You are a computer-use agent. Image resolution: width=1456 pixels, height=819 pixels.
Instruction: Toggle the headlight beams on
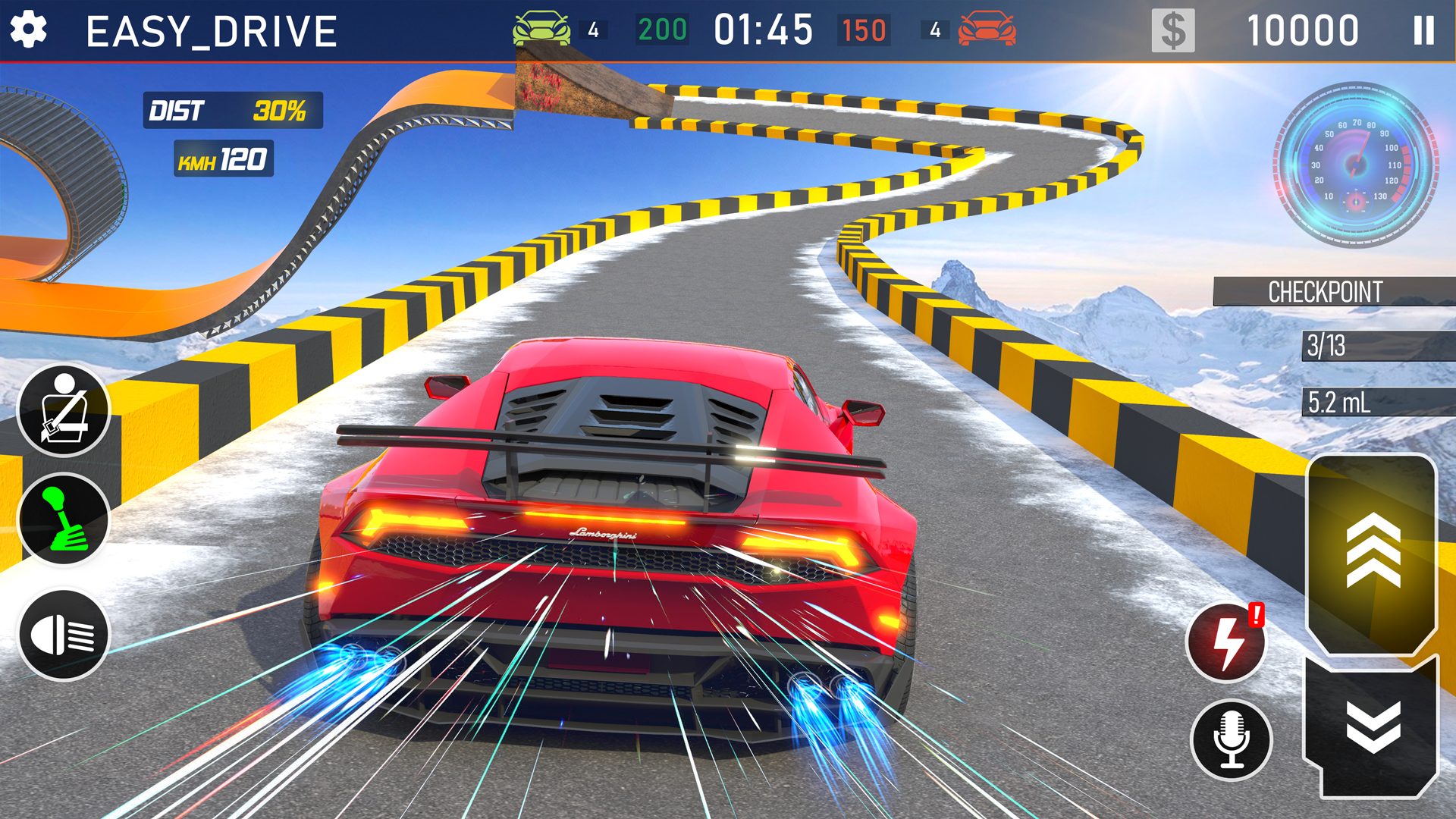coord(64,633)
